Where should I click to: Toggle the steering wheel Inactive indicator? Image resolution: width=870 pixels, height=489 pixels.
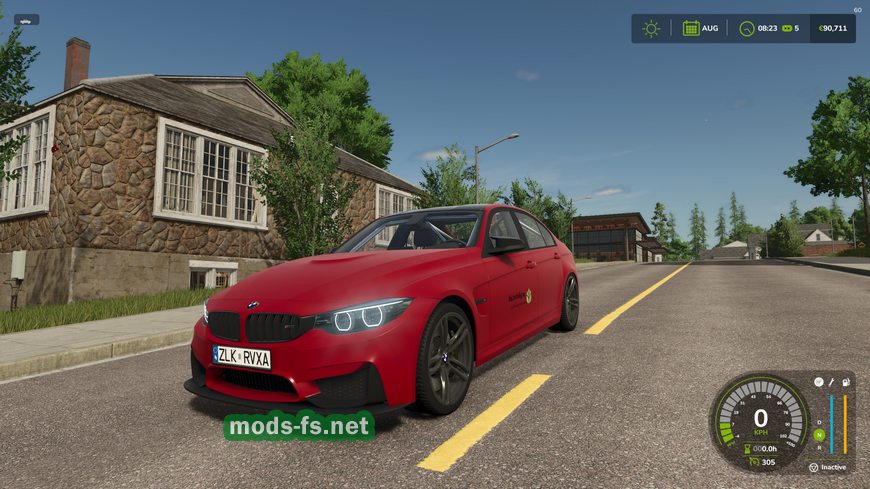pyautogui.click(x=813, y=467)
